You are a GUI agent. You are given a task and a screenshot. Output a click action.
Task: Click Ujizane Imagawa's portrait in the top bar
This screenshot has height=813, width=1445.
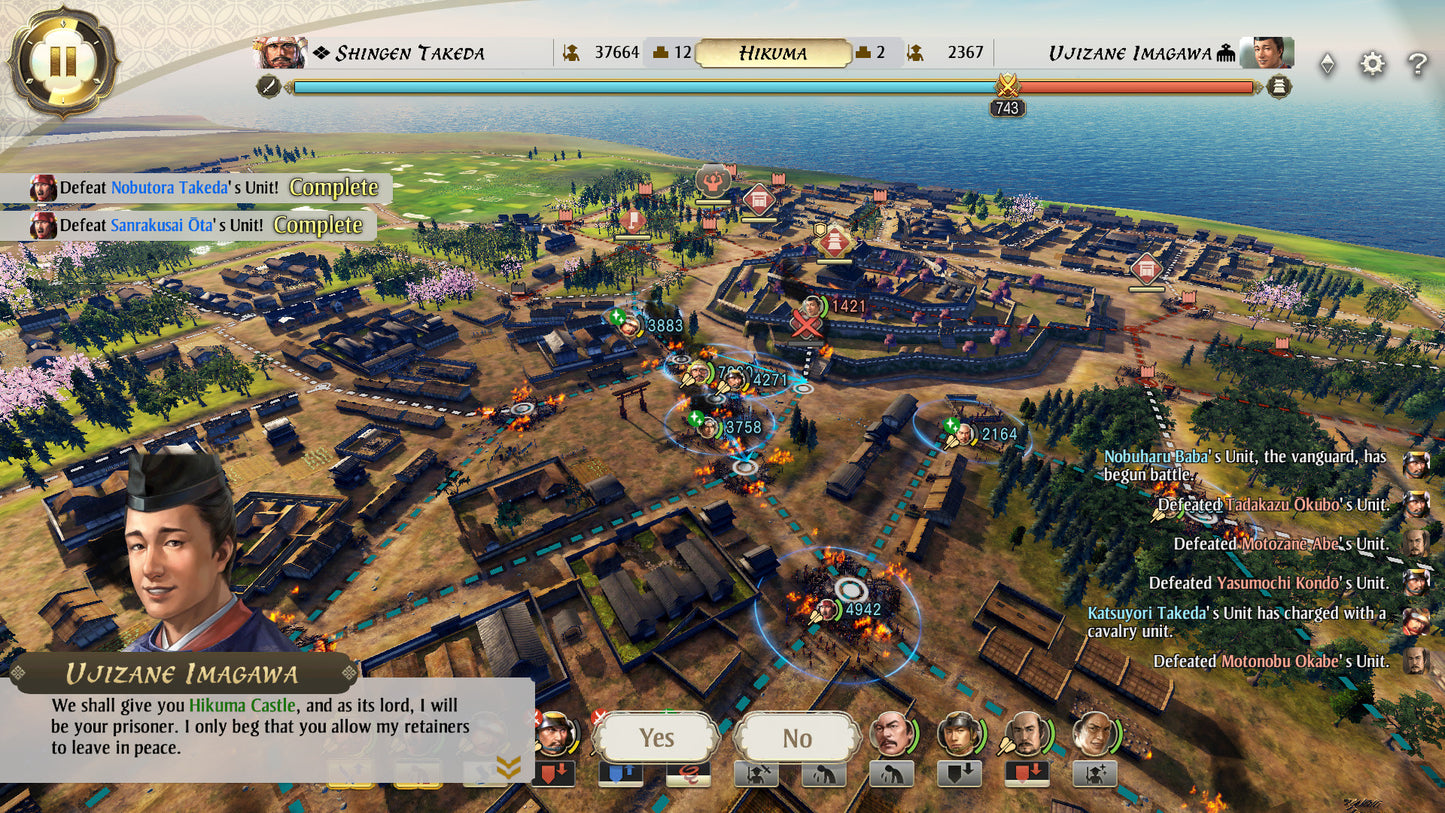1266,52
